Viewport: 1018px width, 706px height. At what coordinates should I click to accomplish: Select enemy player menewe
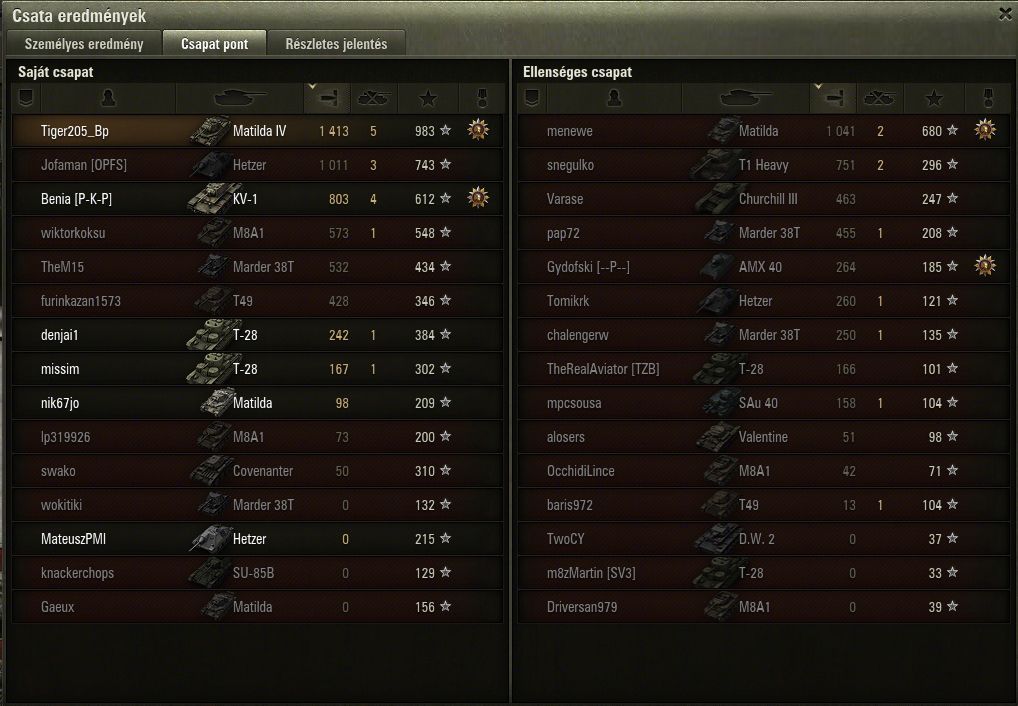pos(570,131)
